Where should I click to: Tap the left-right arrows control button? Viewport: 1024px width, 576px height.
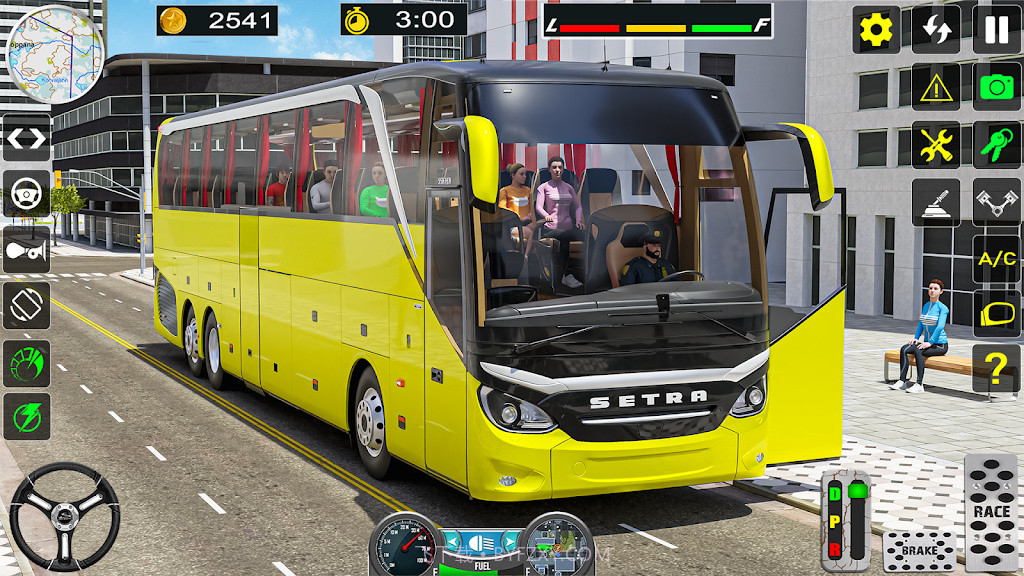coord(27,138)
